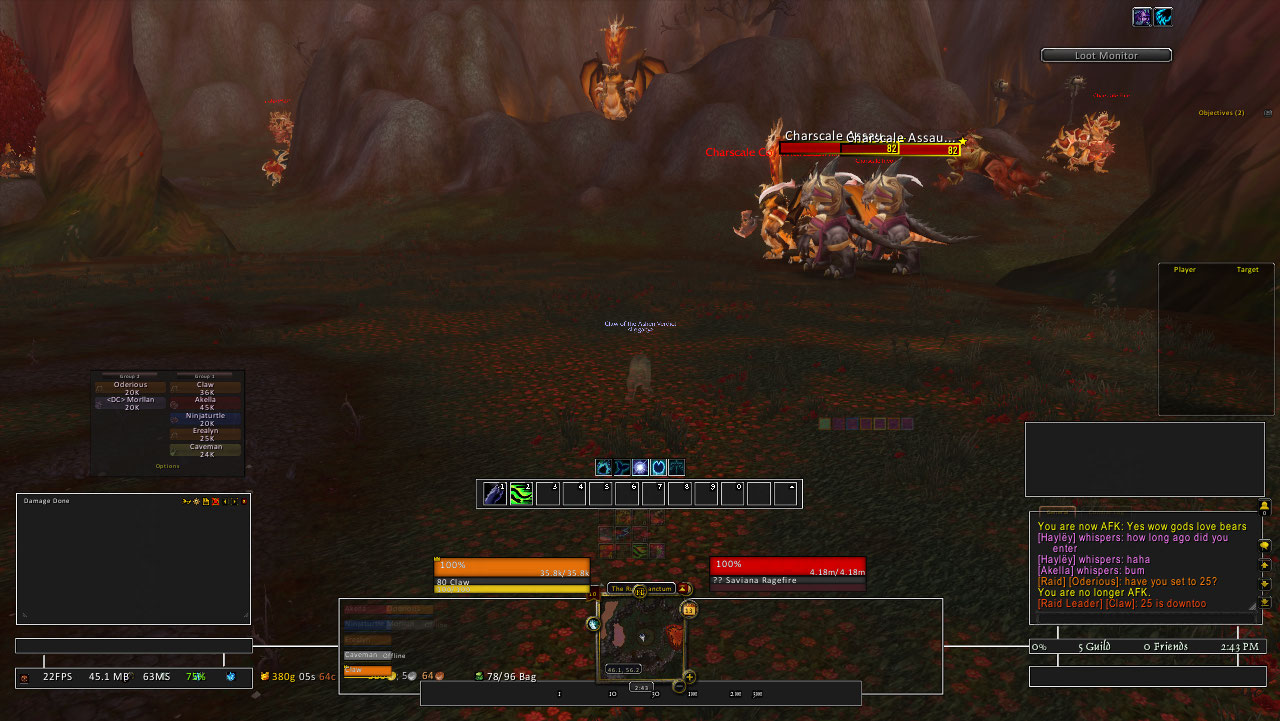1280x721 pixels.
Task: Activate the claw ability in slot 1
Action: click(x=495, y=493)
